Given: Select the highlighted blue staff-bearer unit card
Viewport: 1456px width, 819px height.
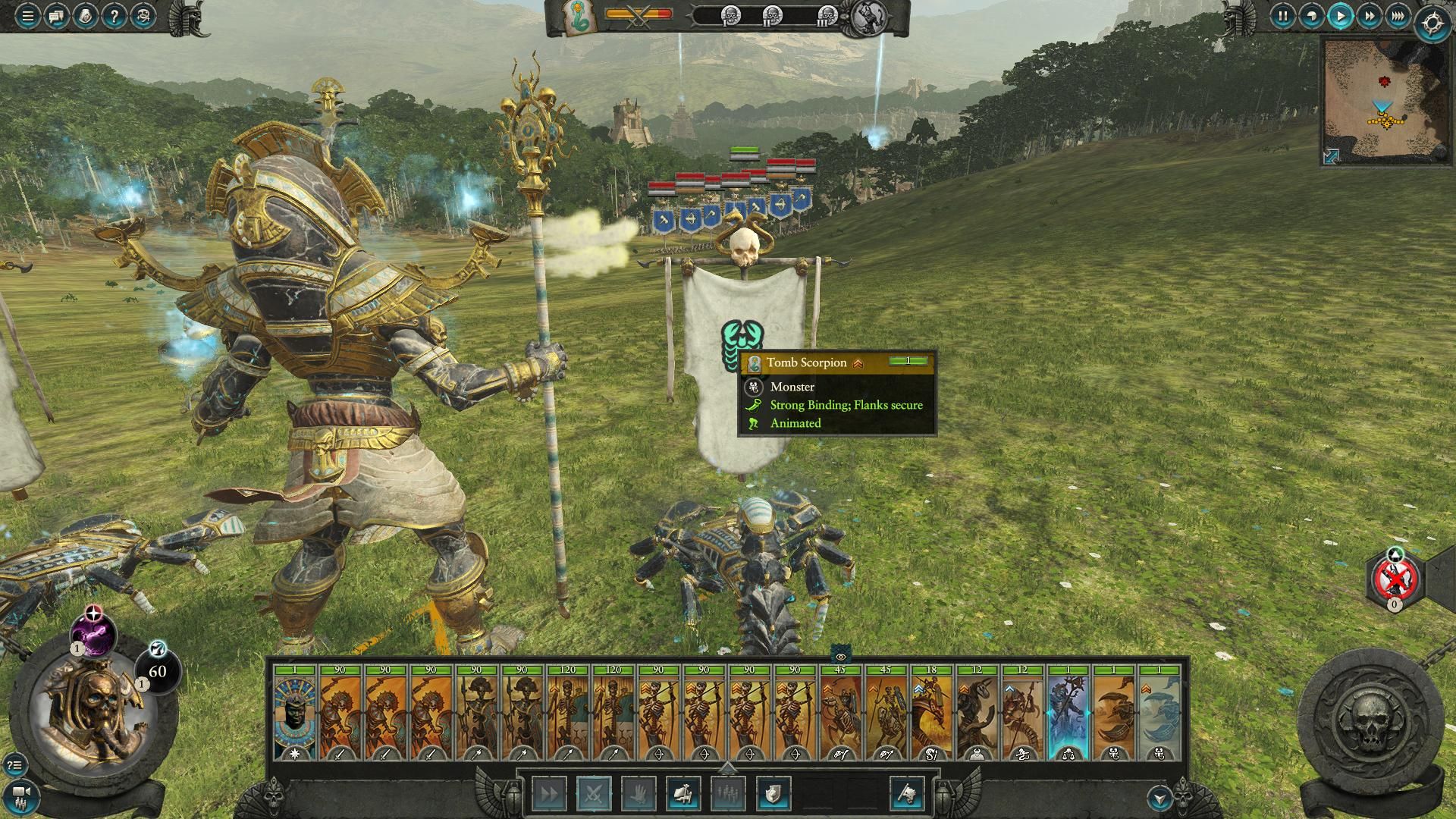Looking at the screenshot, I should [1068, 713].
